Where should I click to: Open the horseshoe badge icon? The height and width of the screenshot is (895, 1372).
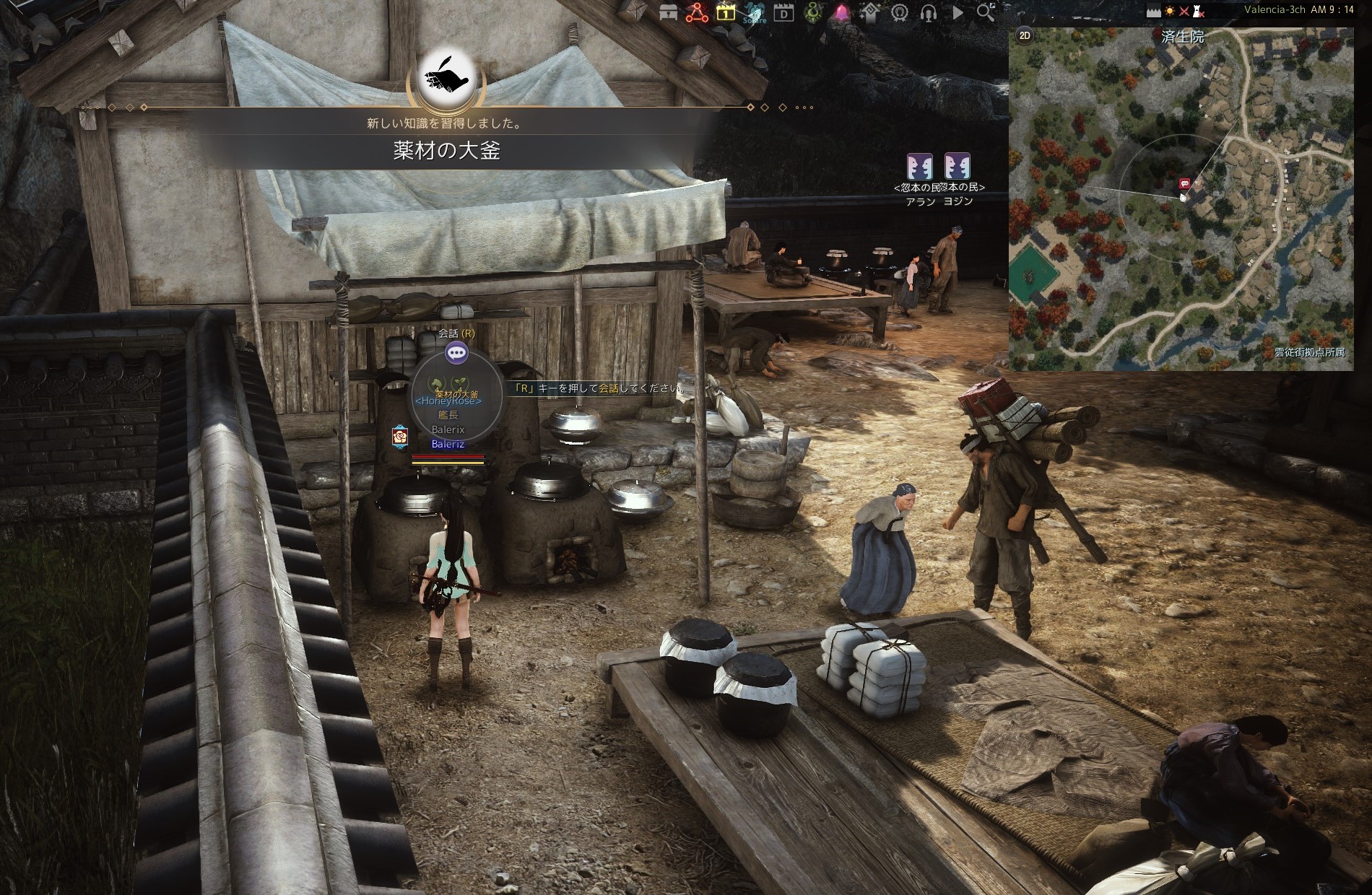click(x=900, y=13)
